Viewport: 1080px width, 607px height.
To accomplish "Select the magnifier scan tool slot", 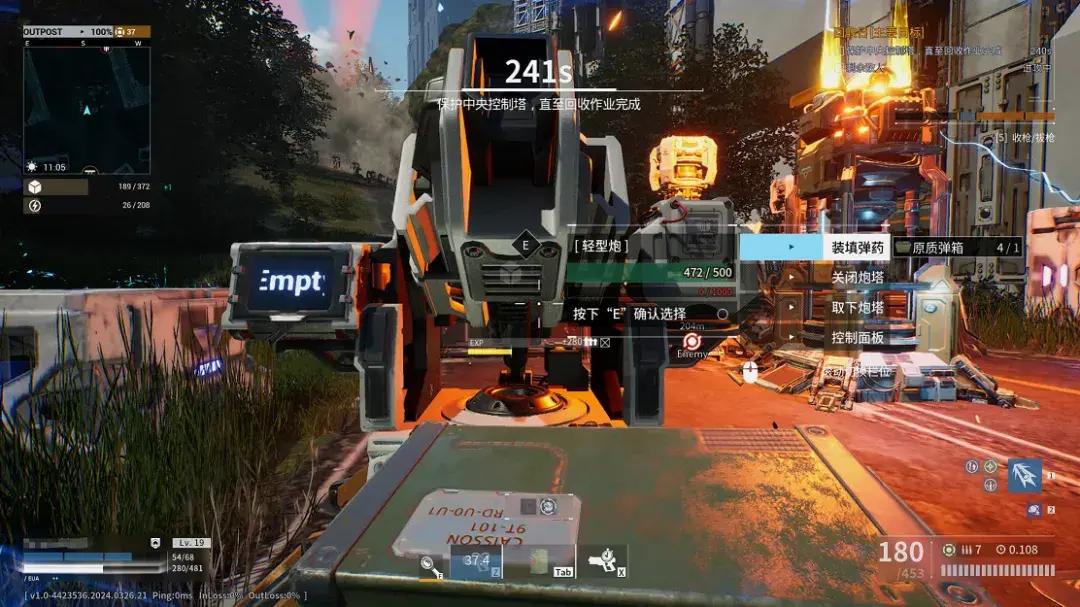I will (x=428, y=564).
